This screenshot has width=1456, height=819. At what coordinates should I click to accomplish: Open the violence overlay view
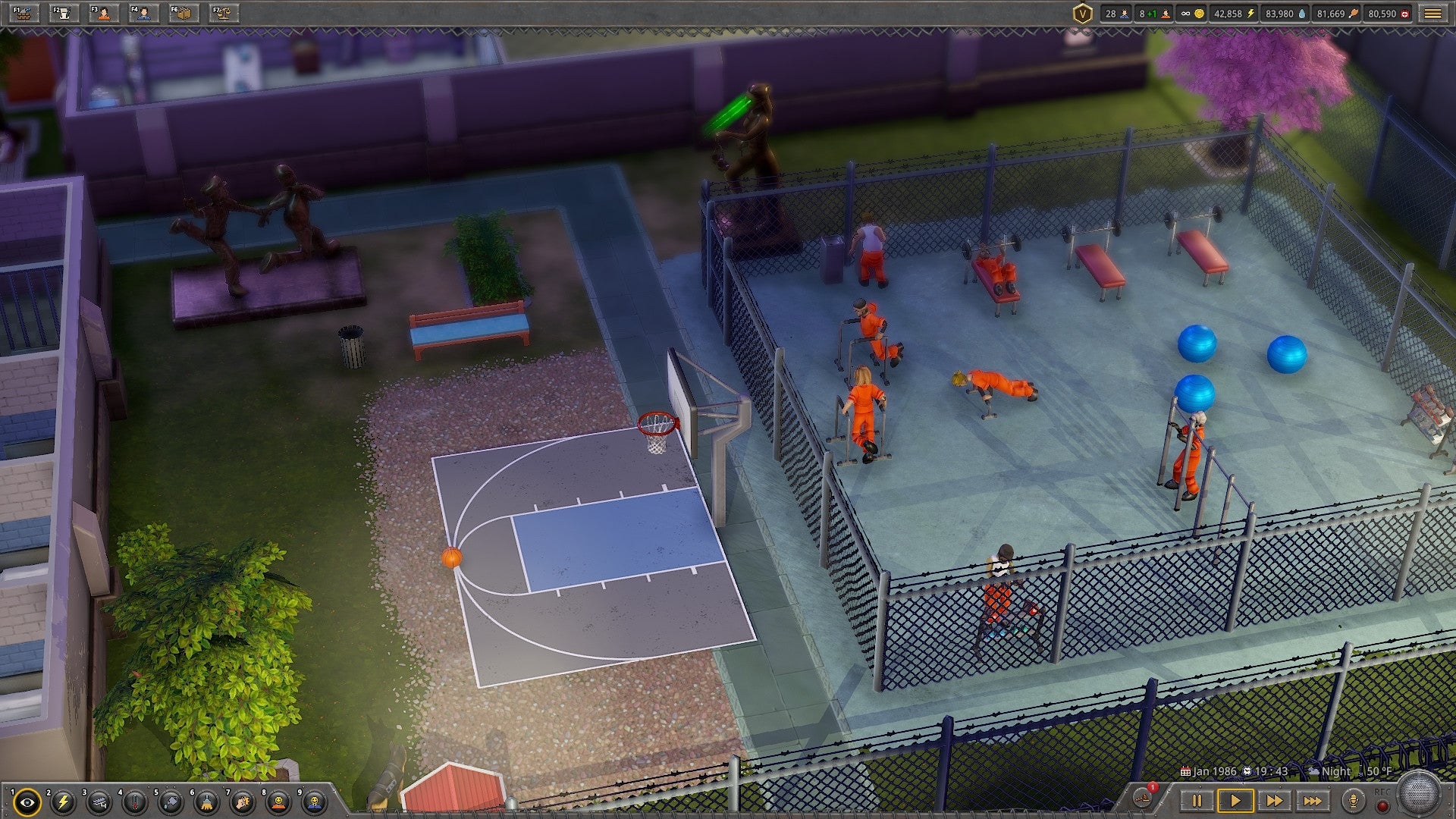point(241,801)
